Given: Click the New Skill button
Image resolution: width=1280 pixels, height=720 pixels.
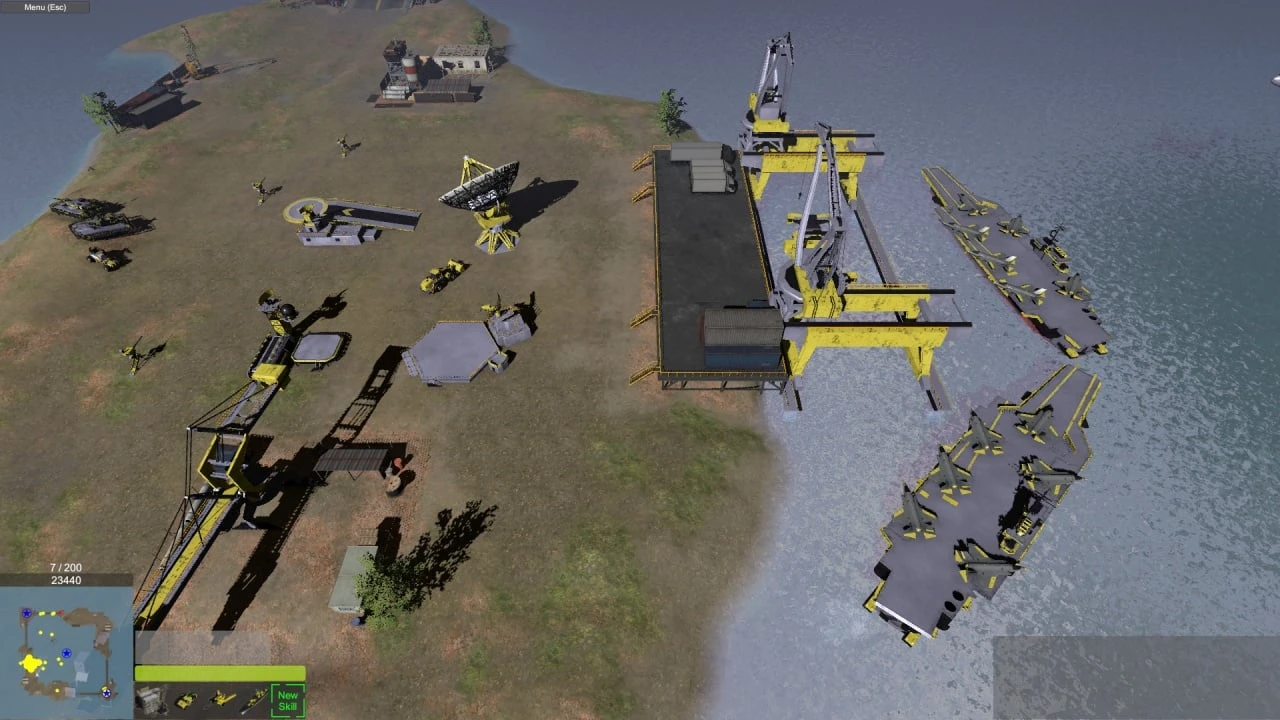Looking at the screenshot, I should click(288, 699).
